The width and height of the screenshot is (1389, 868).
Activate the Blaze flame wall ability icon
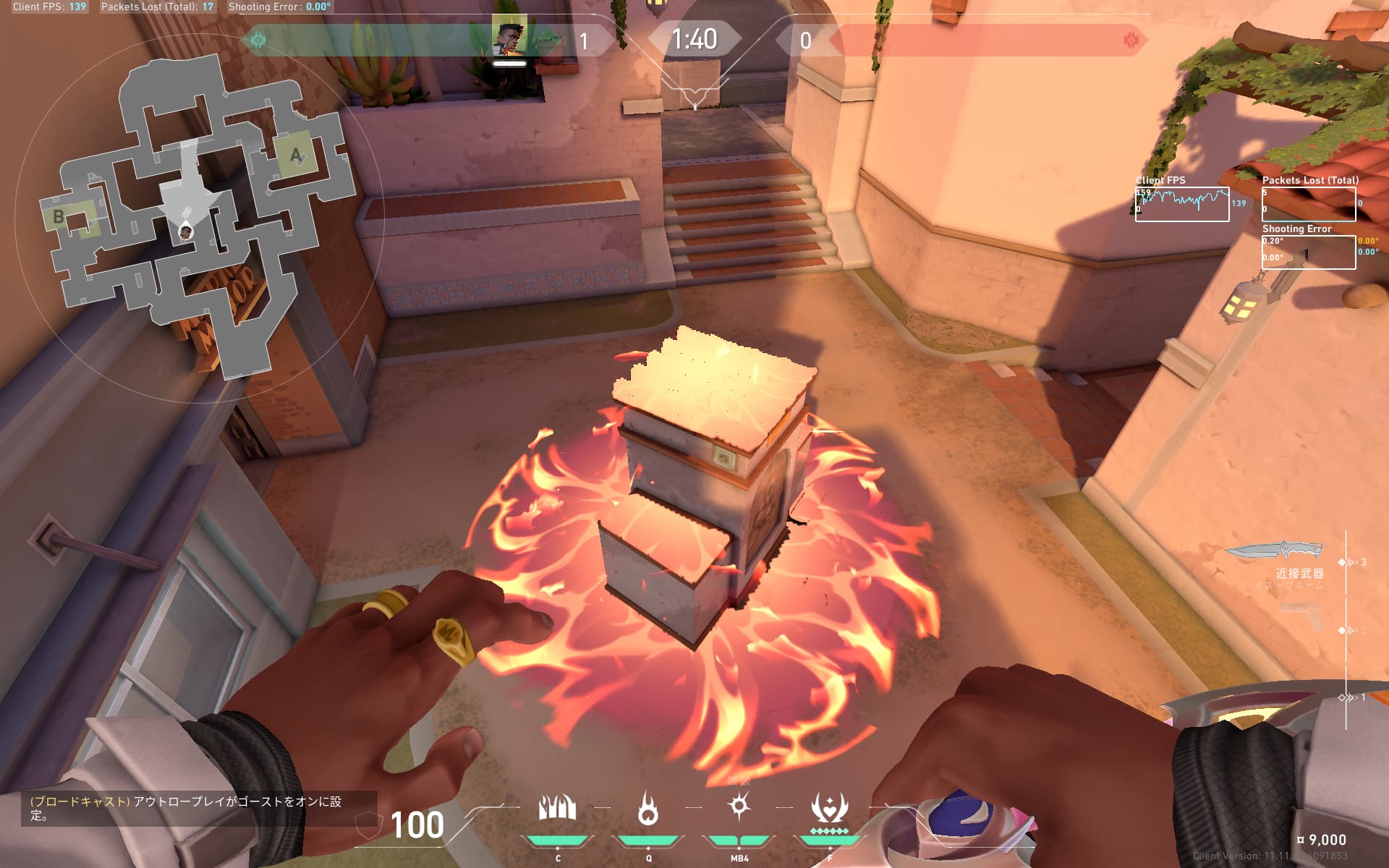pos(557,808)
